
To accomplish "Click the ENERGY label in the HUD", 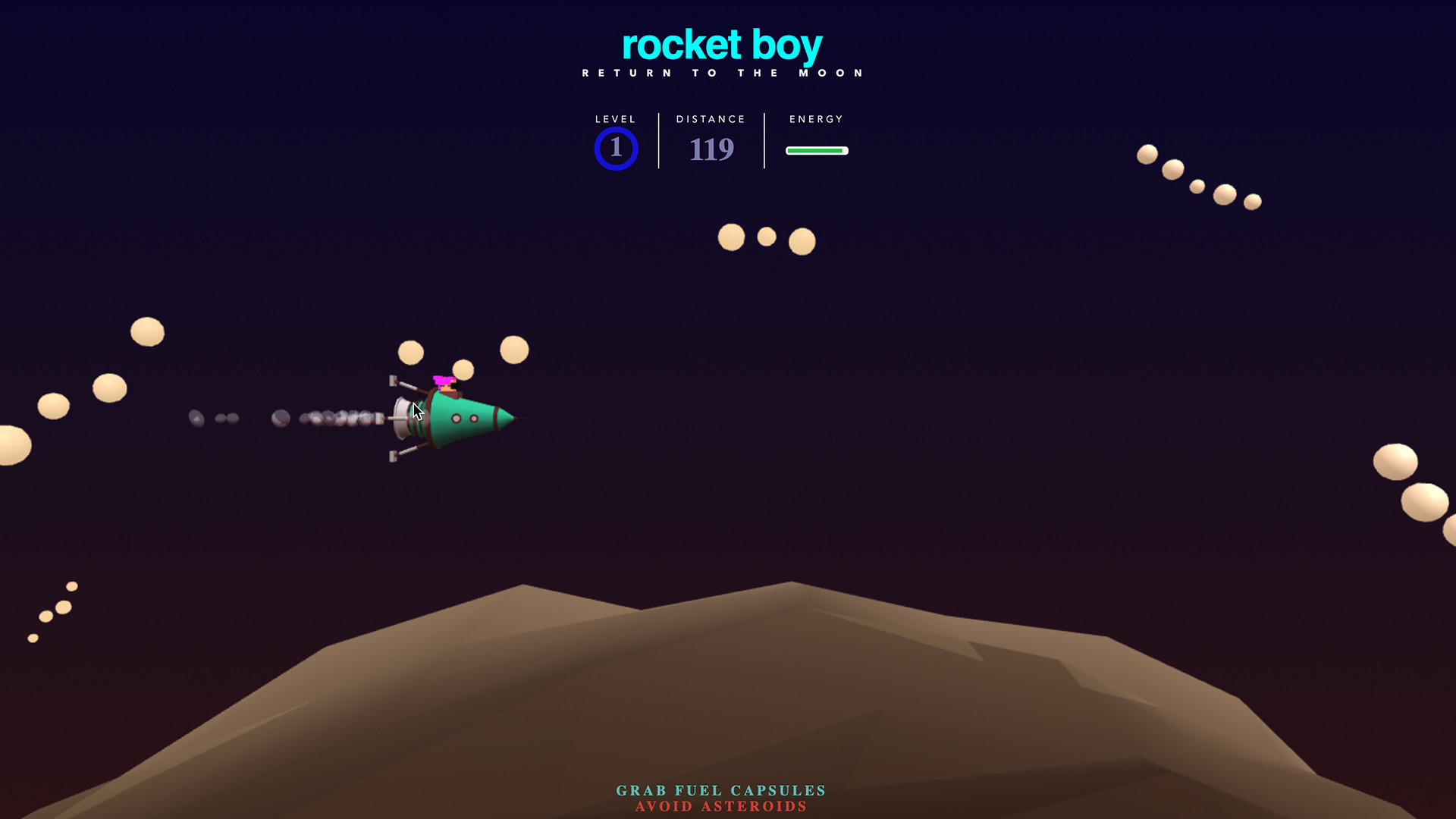I will coord(815,119).
